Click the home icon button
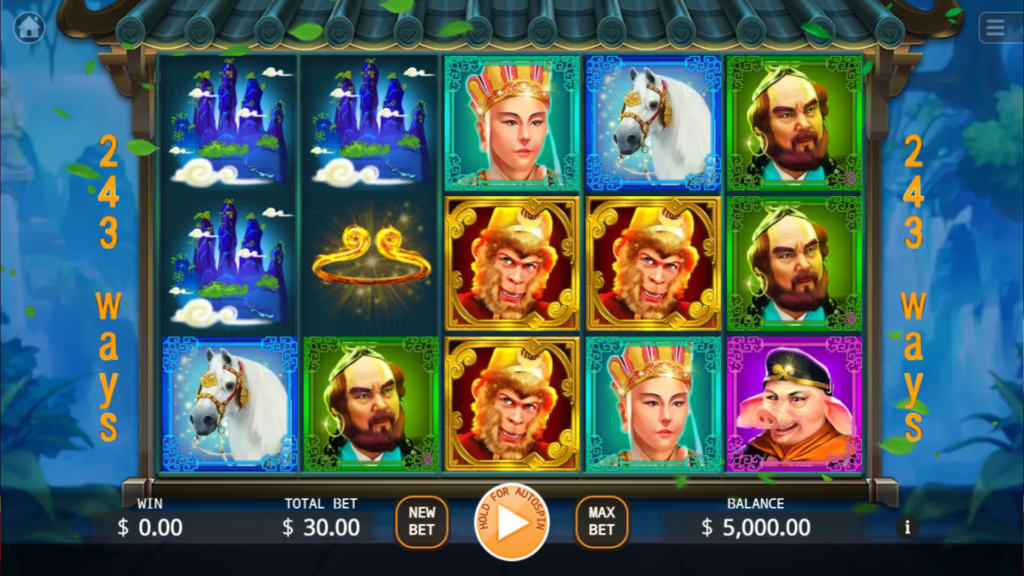The image size is (1024, 576). pos(29,27)
